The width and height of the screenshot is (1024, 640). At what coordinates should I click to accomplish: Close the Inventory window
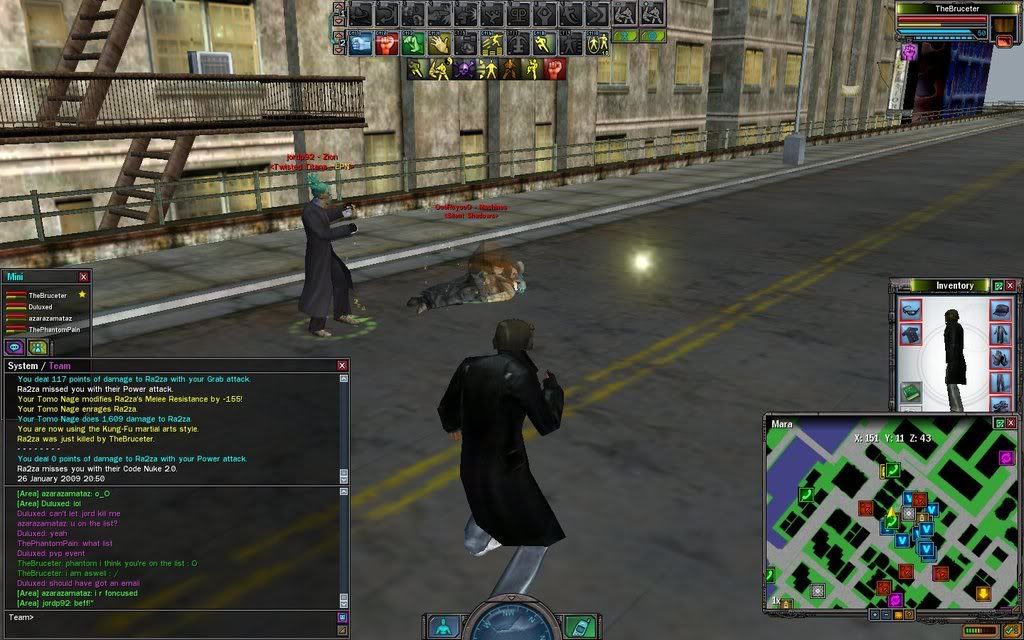point(1012,286)
